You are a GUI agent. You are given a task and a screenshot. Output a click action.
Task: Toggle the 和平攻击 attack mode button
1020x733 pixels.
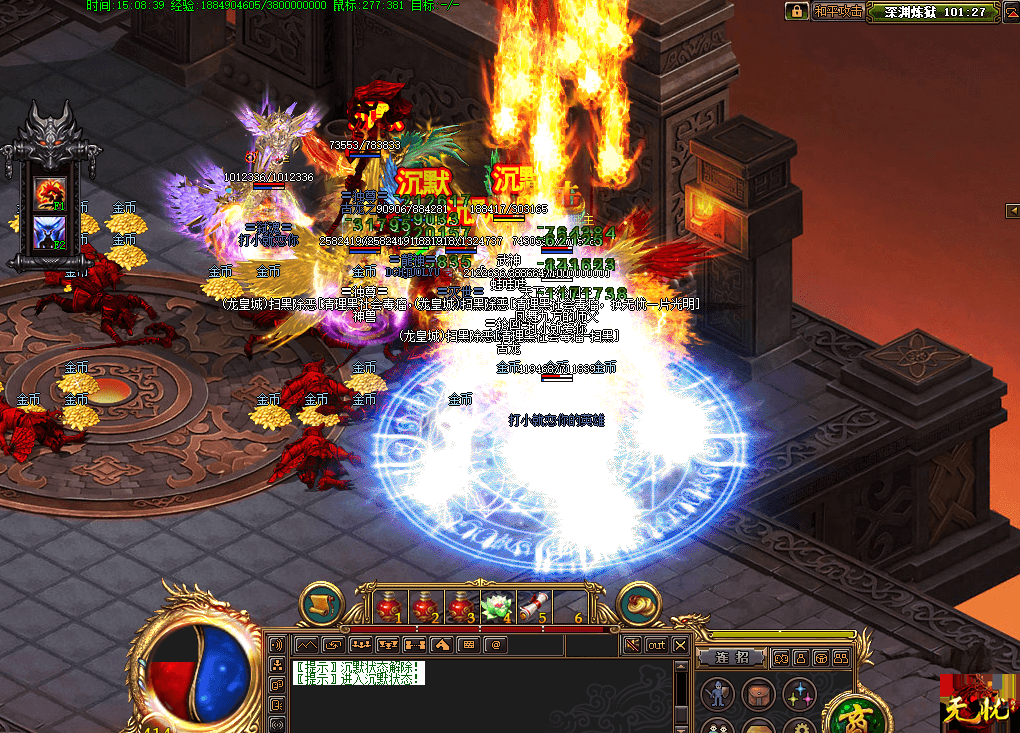[x=838, y=11]
